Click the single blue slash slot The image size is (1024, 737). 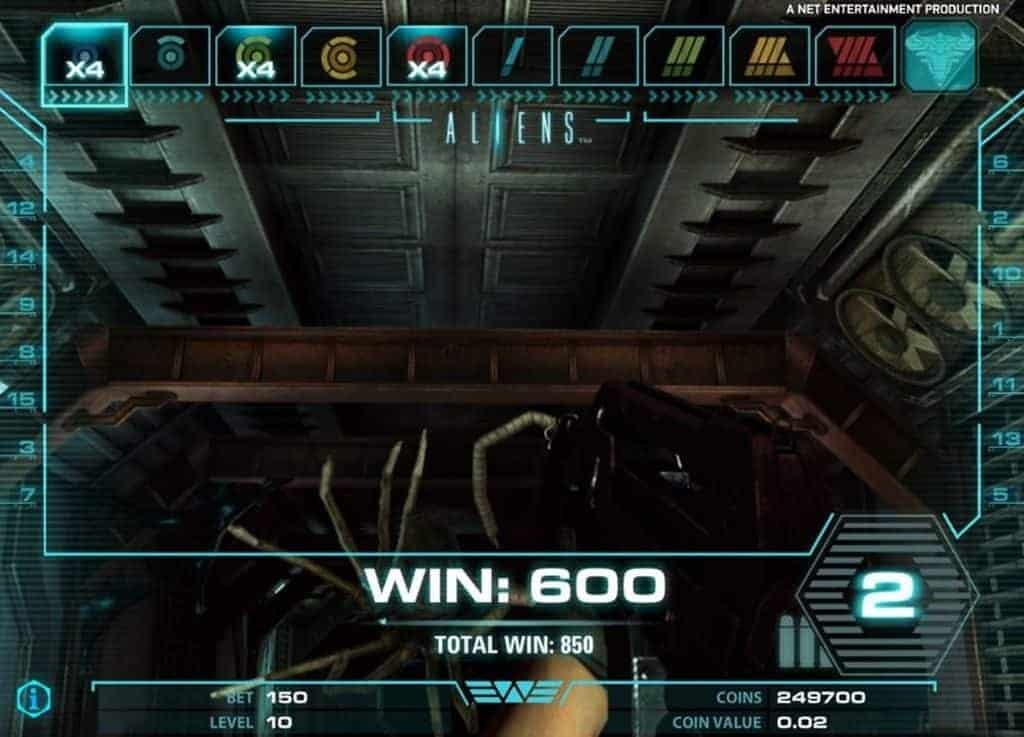(512, 56)
